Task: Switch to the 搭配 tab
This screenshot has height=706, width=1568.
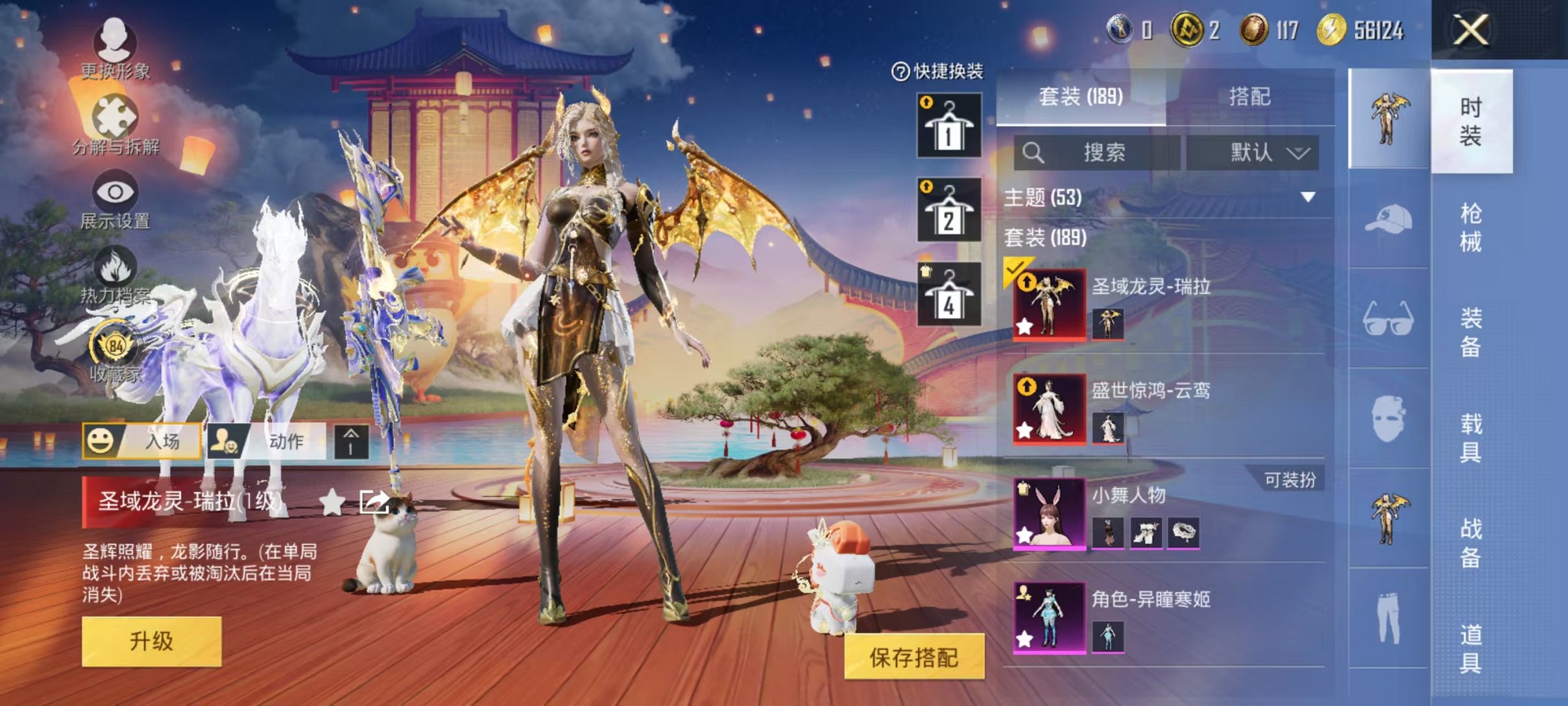Action: (1249, 97)
